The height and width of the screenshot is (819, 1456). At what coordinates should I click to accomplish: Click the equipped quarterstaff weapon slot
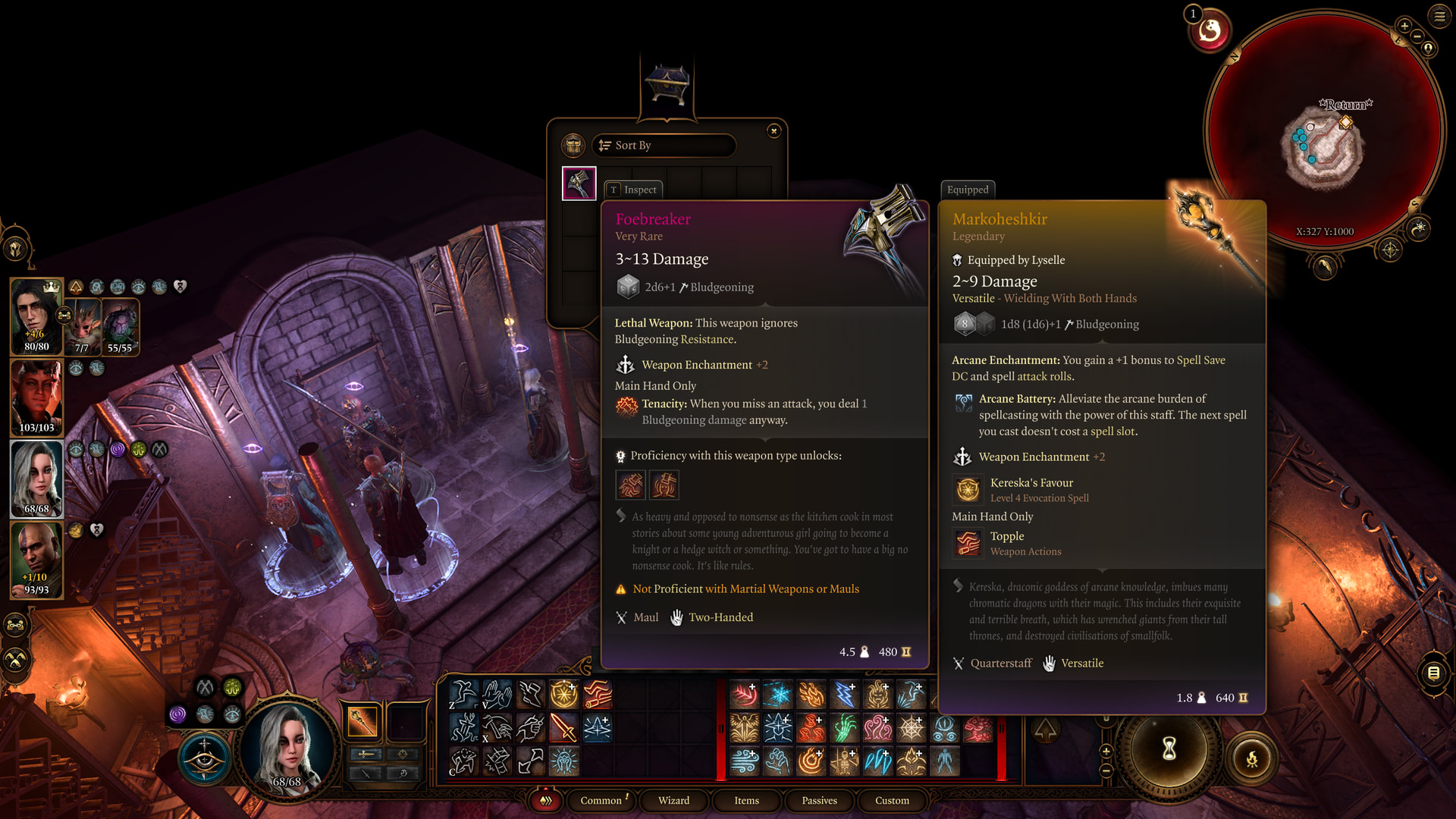click(x=362, y=721)
